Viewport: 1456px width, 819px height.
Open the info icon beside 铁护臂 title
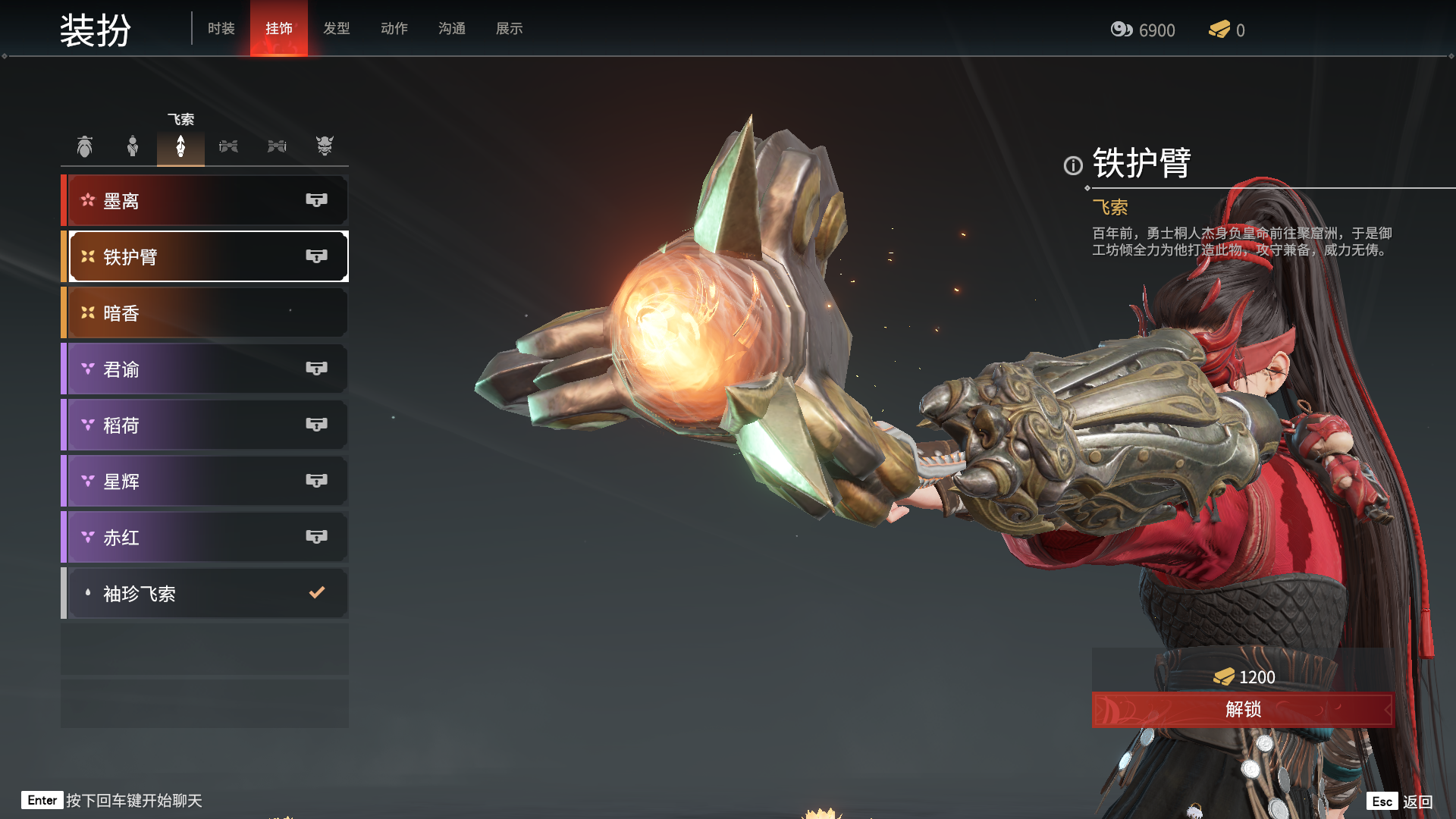(x=1073, y=165)
